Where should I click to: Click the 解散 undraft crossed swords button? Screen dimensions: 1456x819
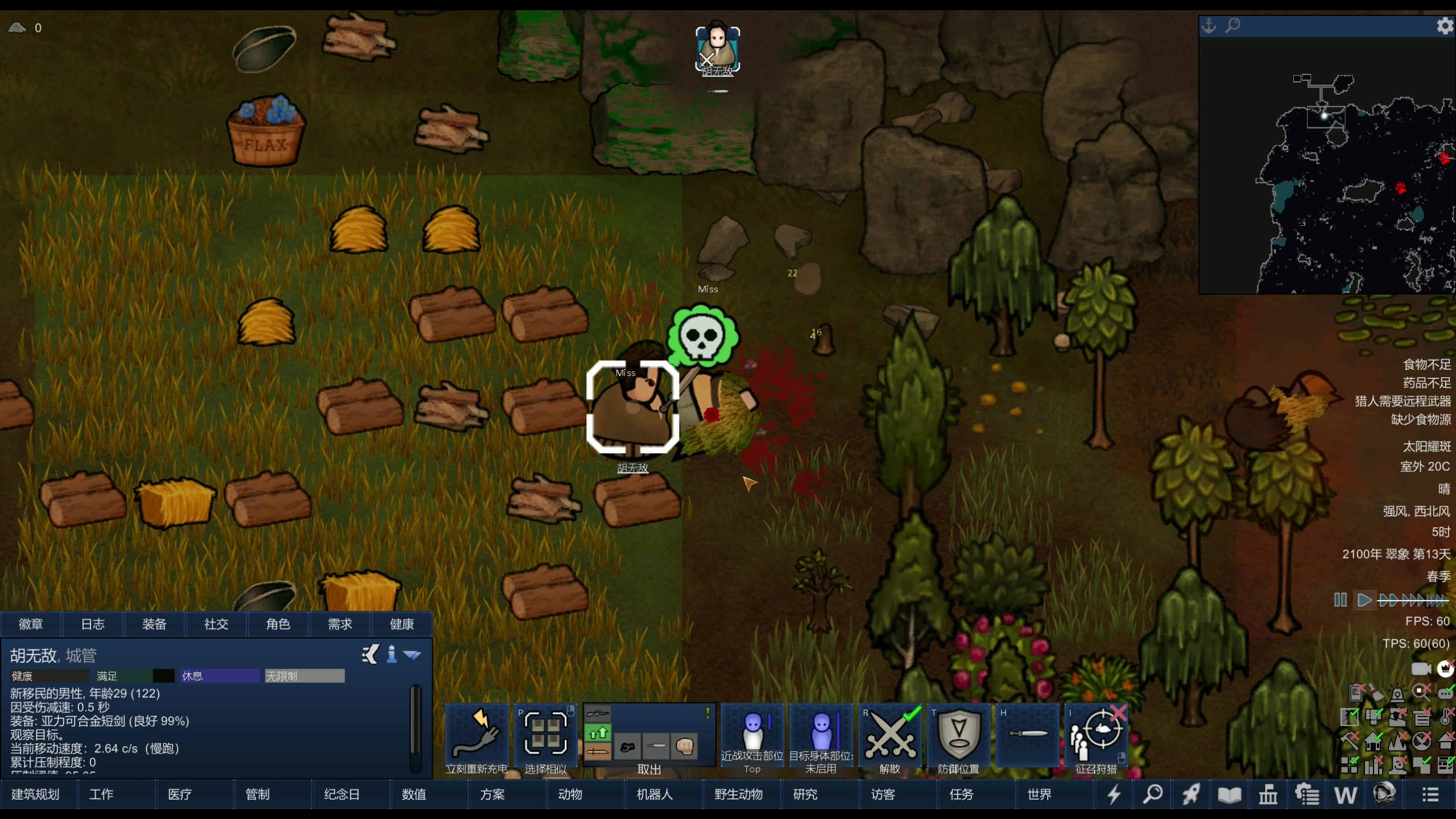click(890, 737)
